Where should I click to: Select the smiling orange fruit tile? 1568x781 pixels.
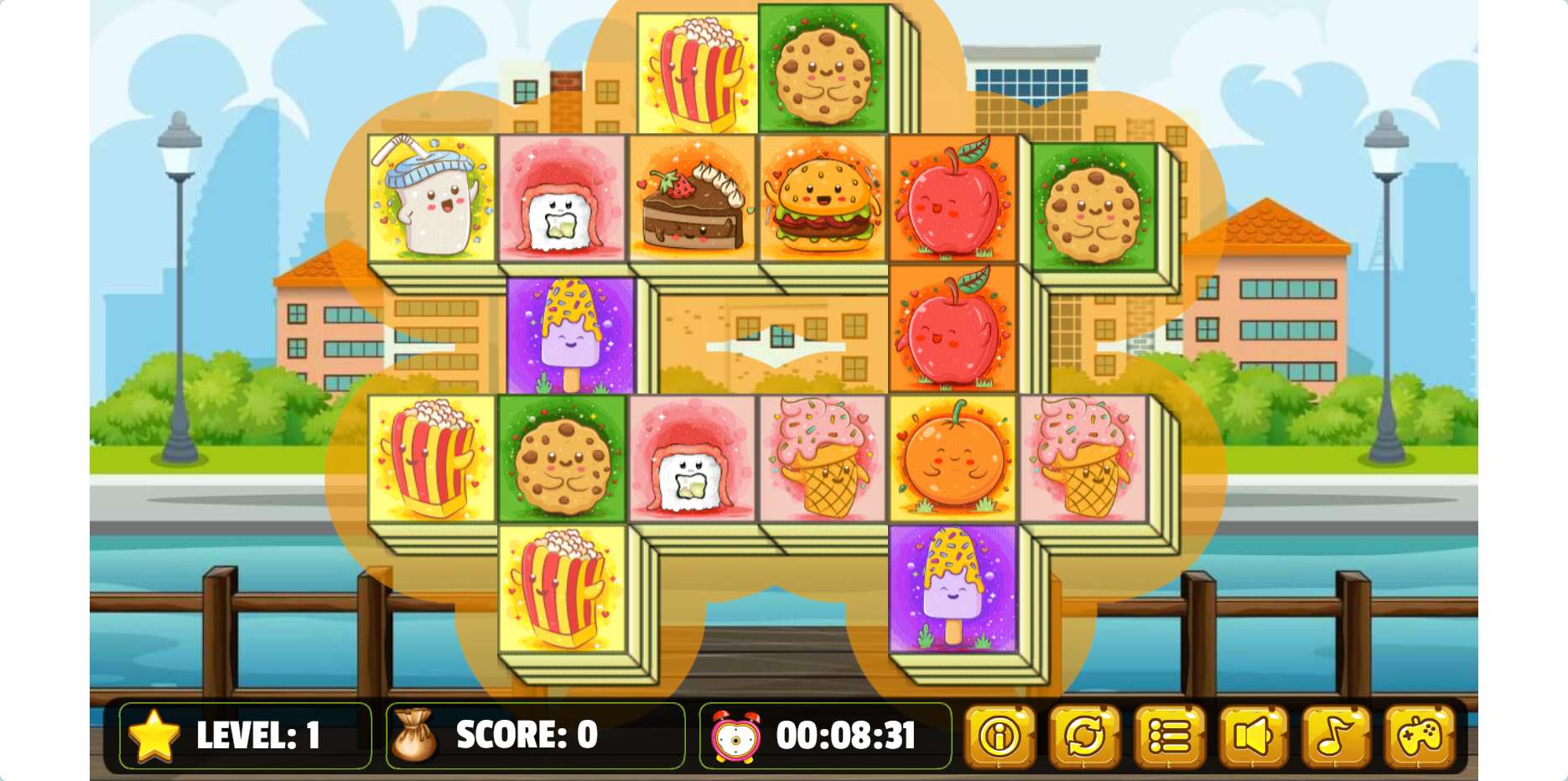coord(953,458)
